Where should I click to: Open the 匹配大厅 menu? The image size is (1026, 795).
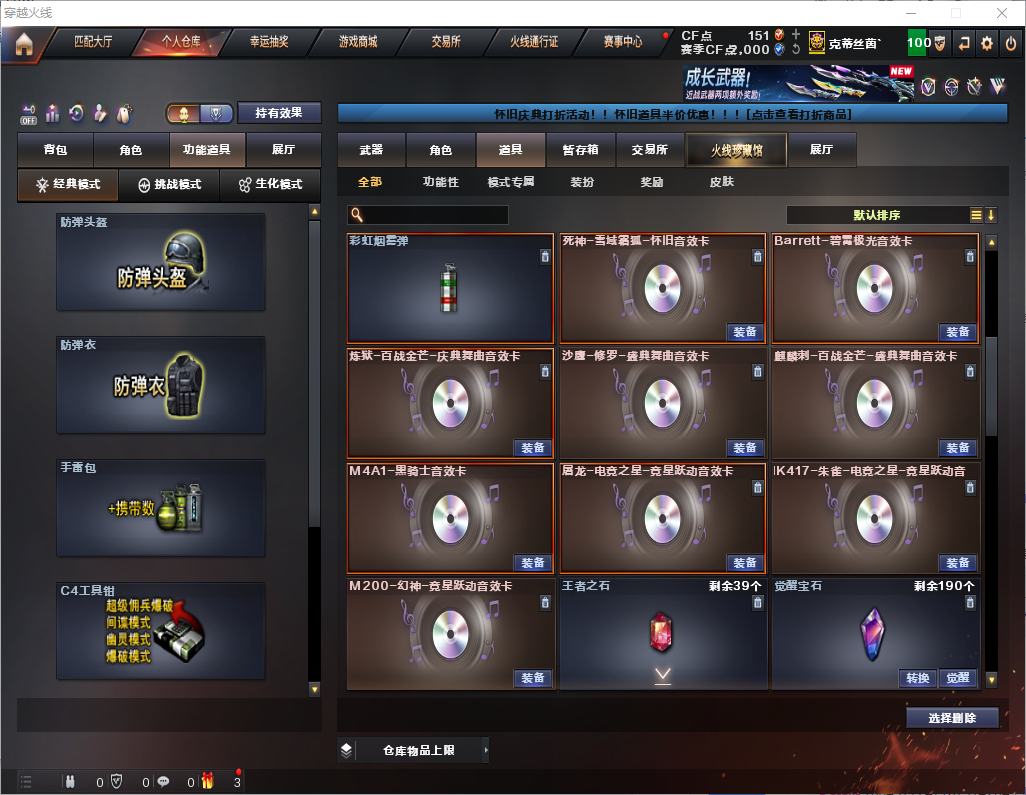94,42
